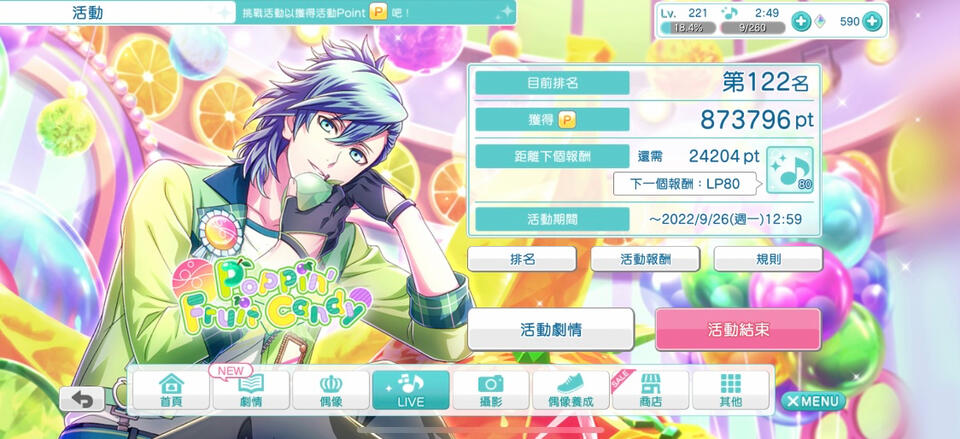
Task: Show the 規則 rules
Action: (x=768, y=258)
